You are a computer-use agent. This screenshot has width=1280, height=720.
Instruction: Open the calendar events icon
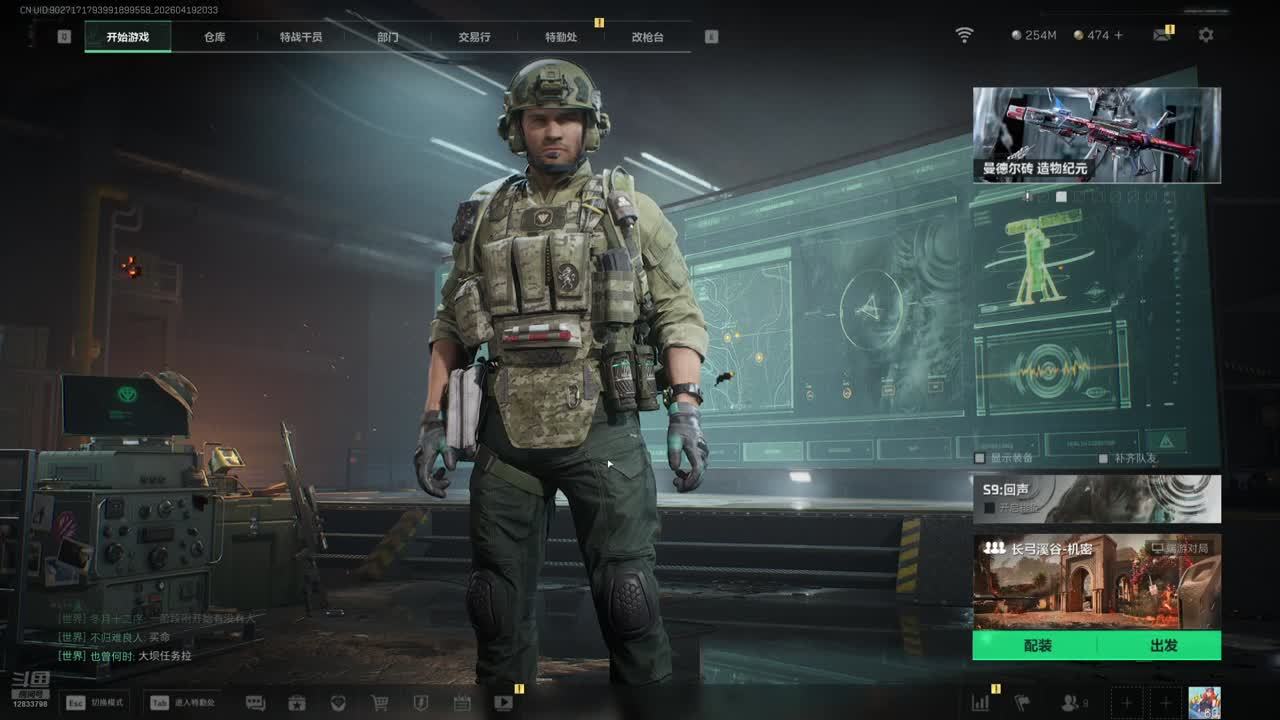pyautogui.click(x=462, y=703)
